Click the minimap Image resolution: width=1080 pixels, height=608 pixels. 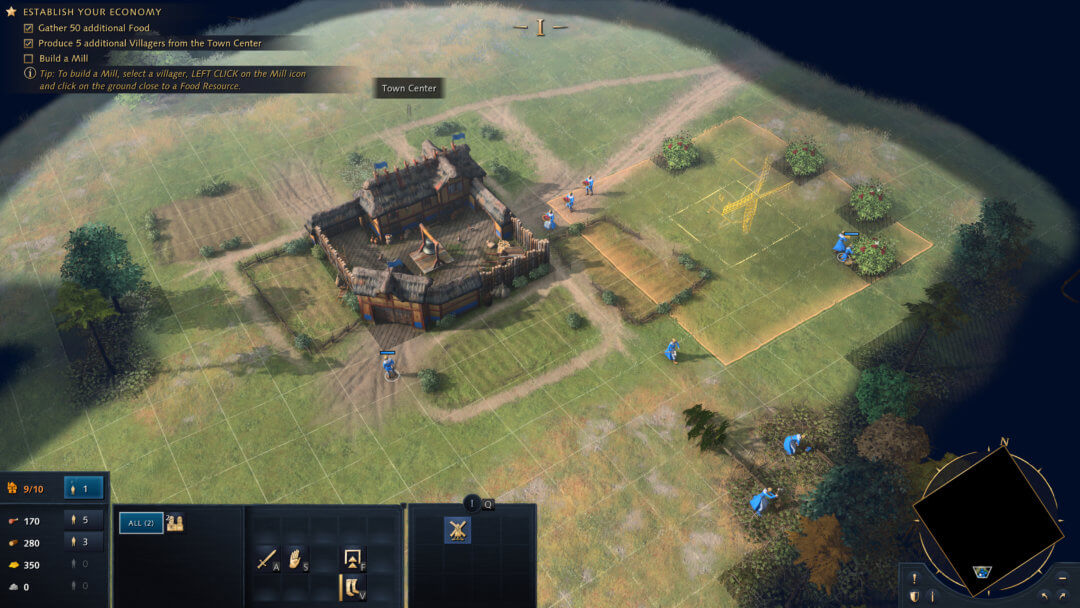[x=988, y=509]
